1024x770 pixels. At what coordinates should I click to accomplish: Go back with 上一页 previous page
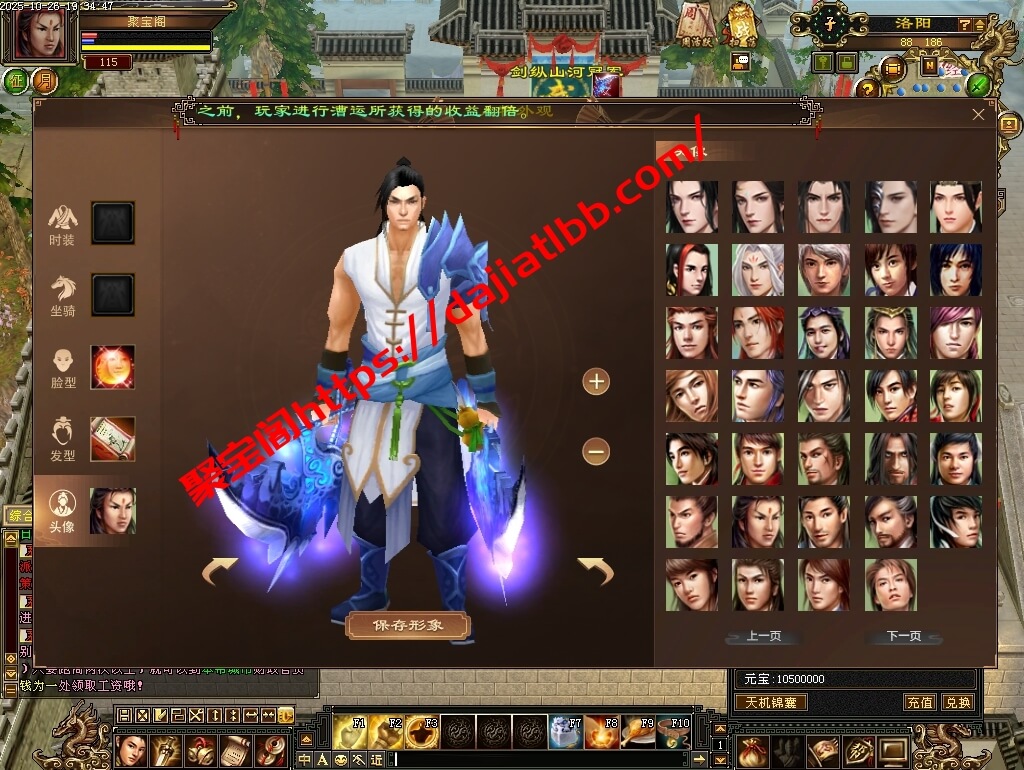click(763, 636)
